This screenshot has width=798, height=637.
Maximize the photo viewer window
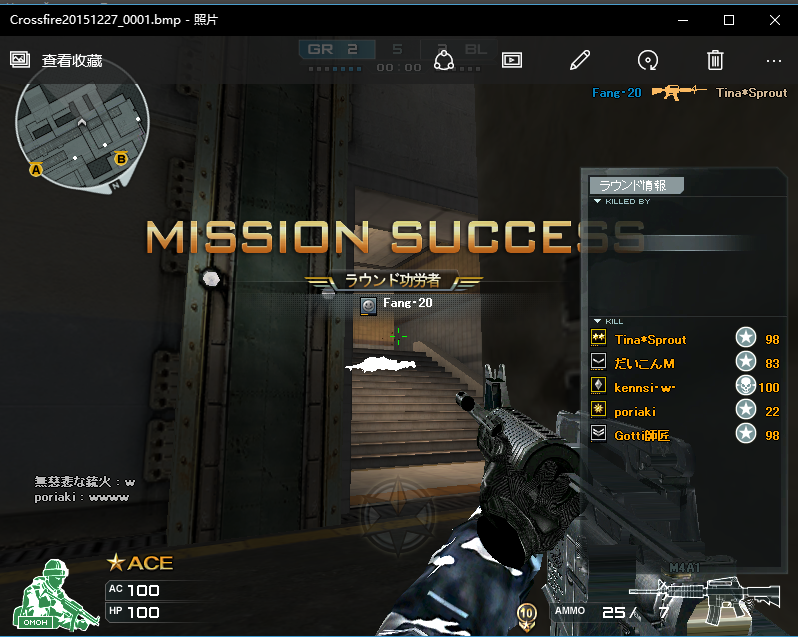(x=729, y=20)
